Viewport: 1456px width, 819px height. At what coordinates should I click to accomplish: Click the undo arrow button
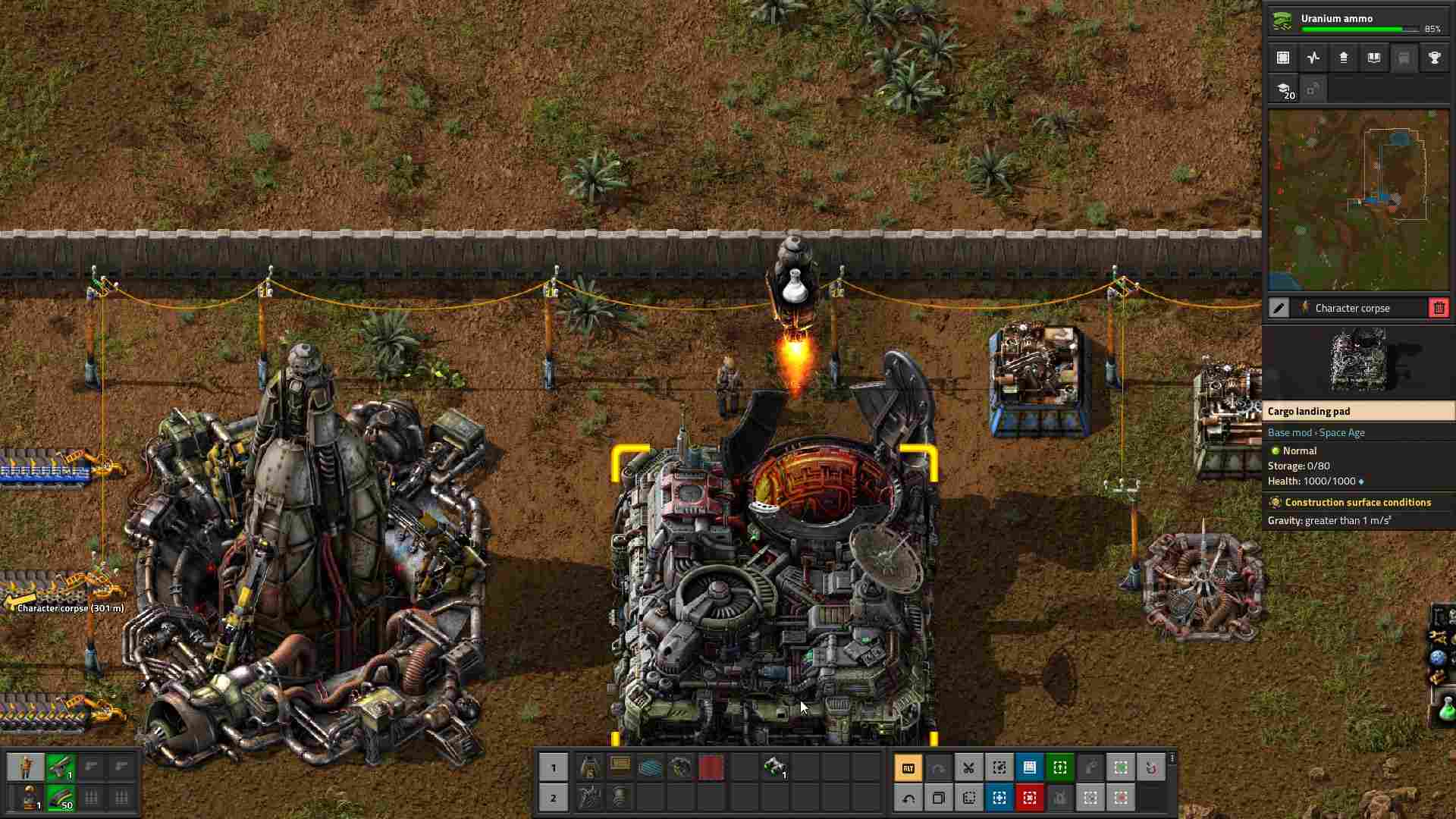click(x=908, y=798)
